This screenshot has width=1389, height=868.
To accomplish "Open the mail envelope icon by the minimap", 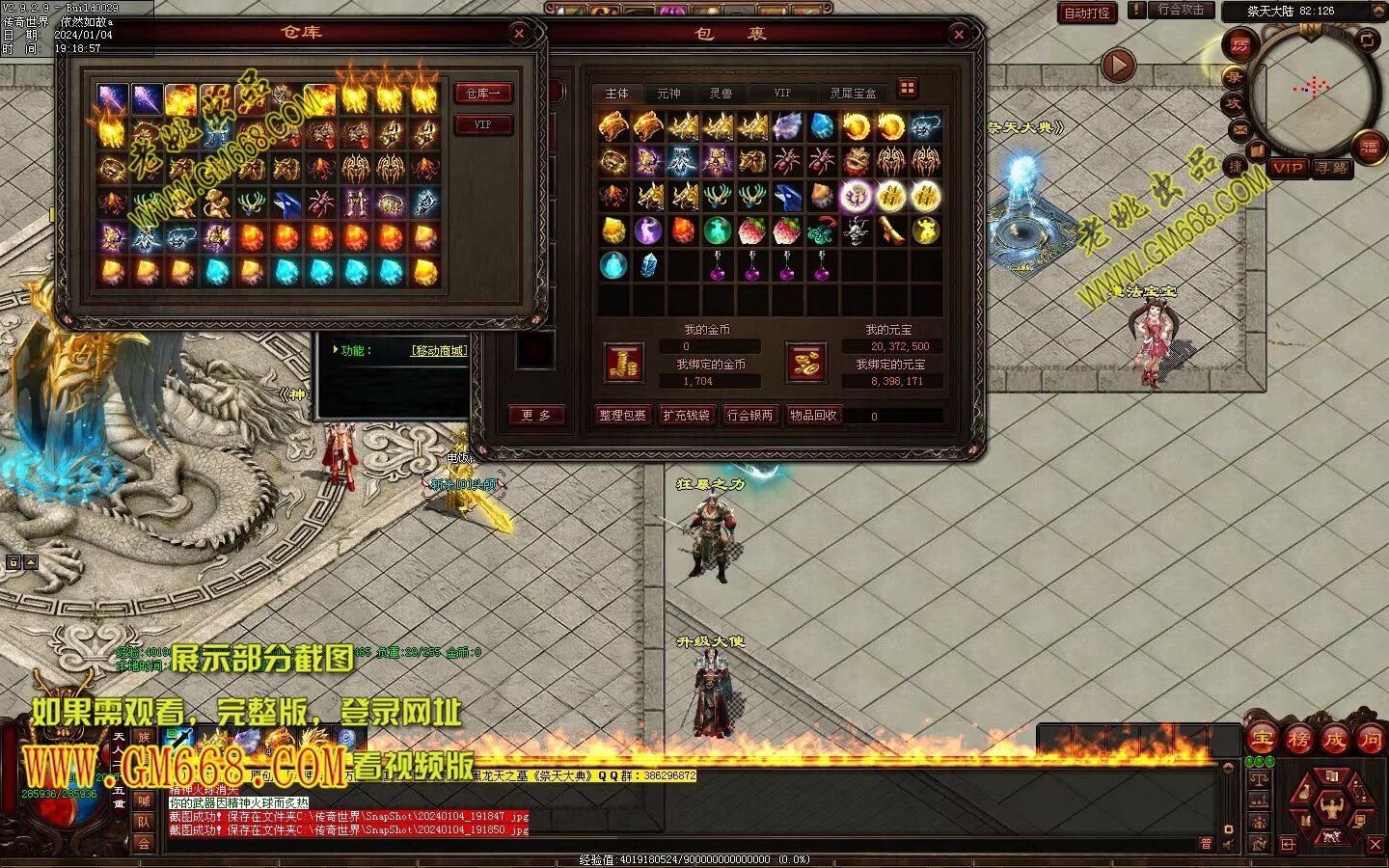I will [1240, 128].
